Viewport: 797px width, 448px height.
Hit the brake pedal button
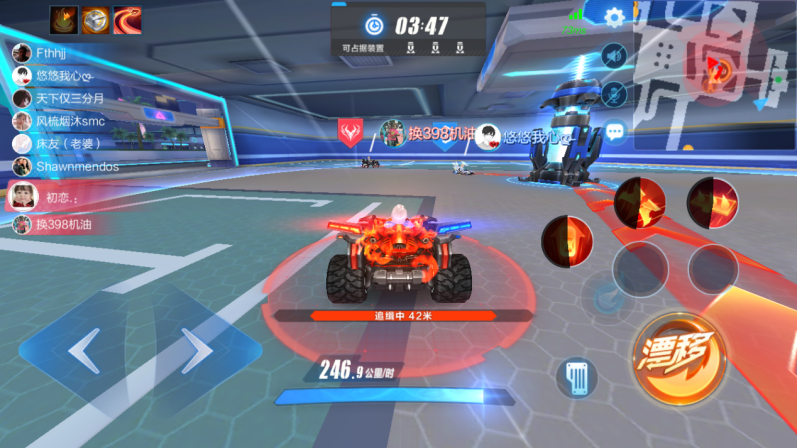[x=576, y=378]
